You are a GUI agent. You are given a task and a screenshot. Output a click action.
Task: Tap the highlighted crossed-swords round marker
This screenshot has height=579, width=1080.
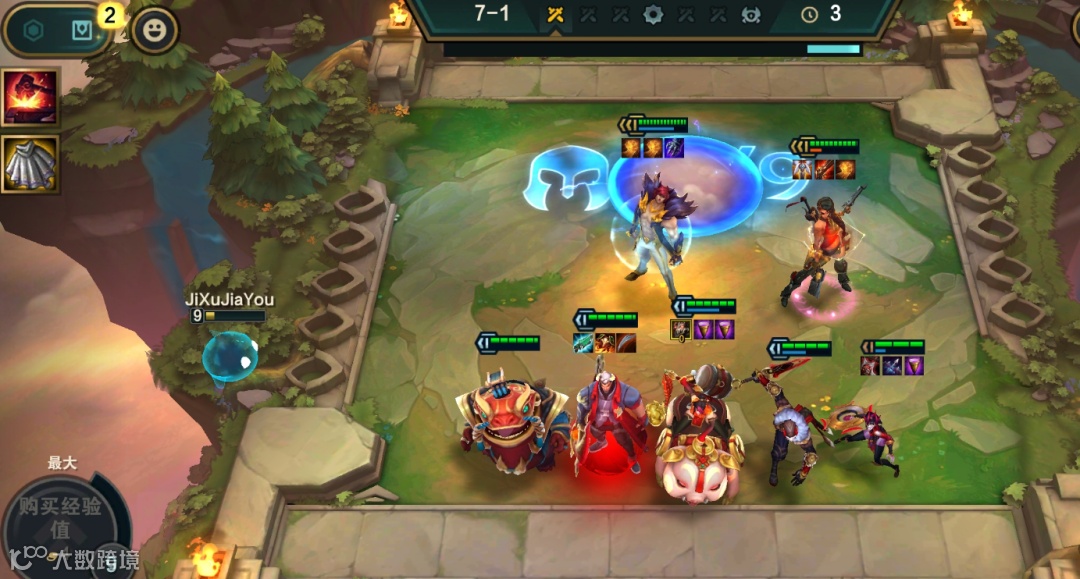click(555, 15)
